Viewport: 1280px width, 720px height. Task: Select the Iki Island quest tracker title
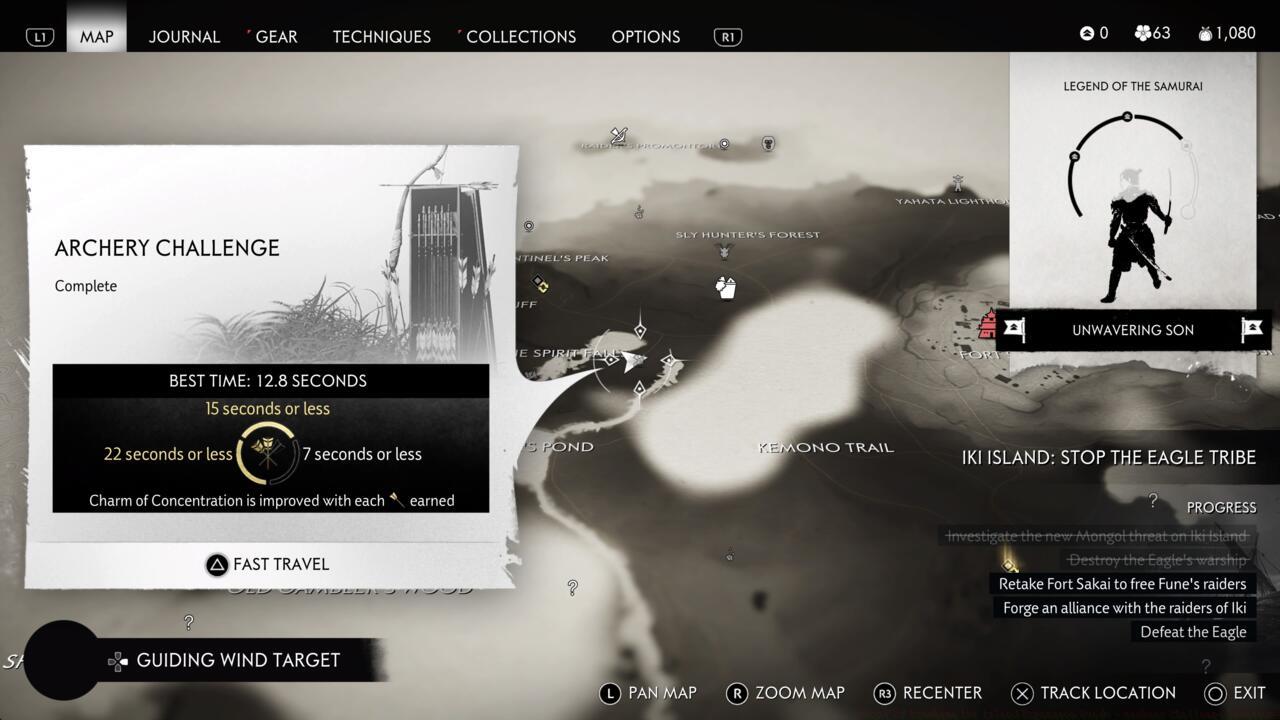coord(1108,457)
